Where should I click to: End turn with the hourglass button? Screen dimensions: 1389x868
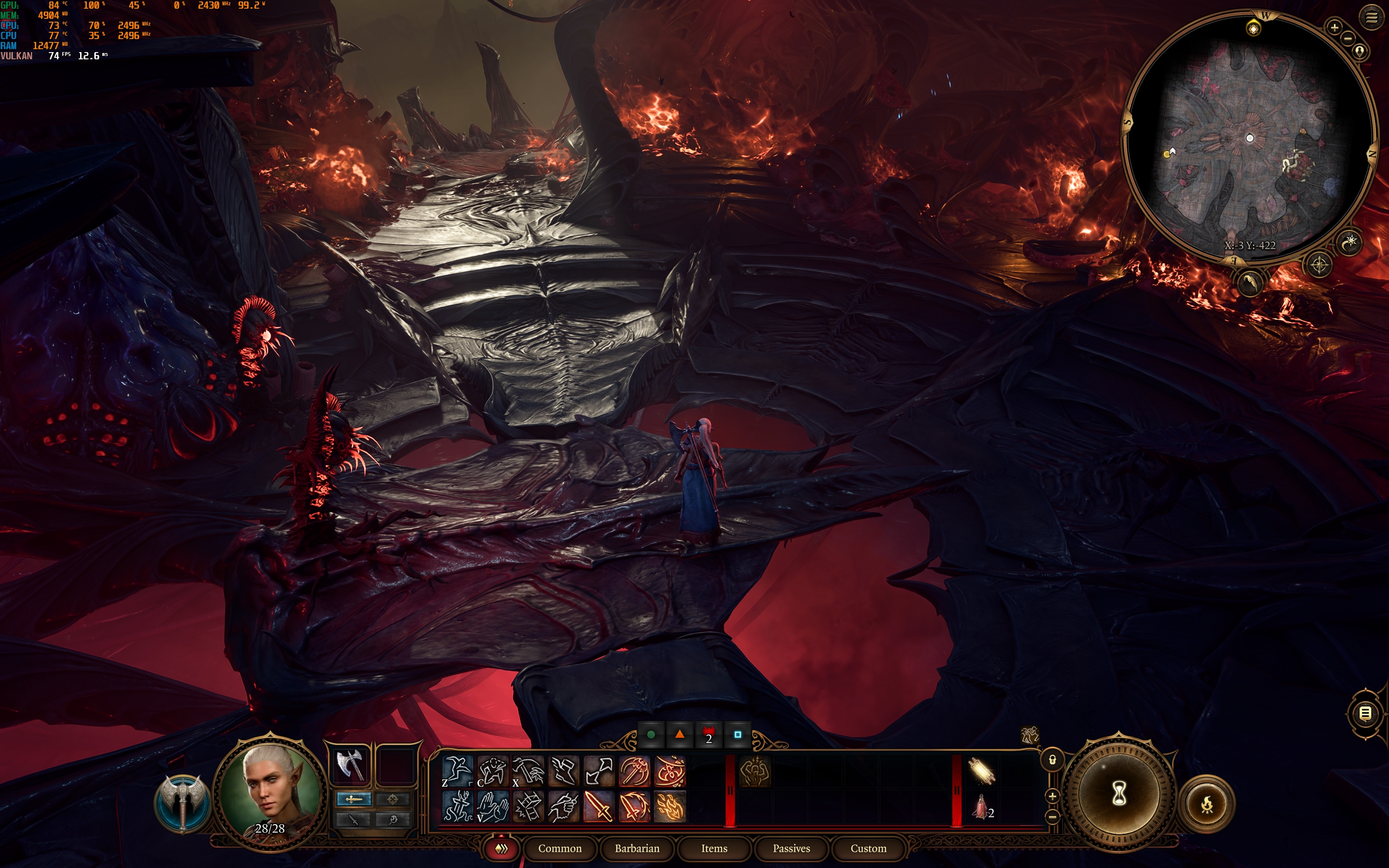(1118, 794)
